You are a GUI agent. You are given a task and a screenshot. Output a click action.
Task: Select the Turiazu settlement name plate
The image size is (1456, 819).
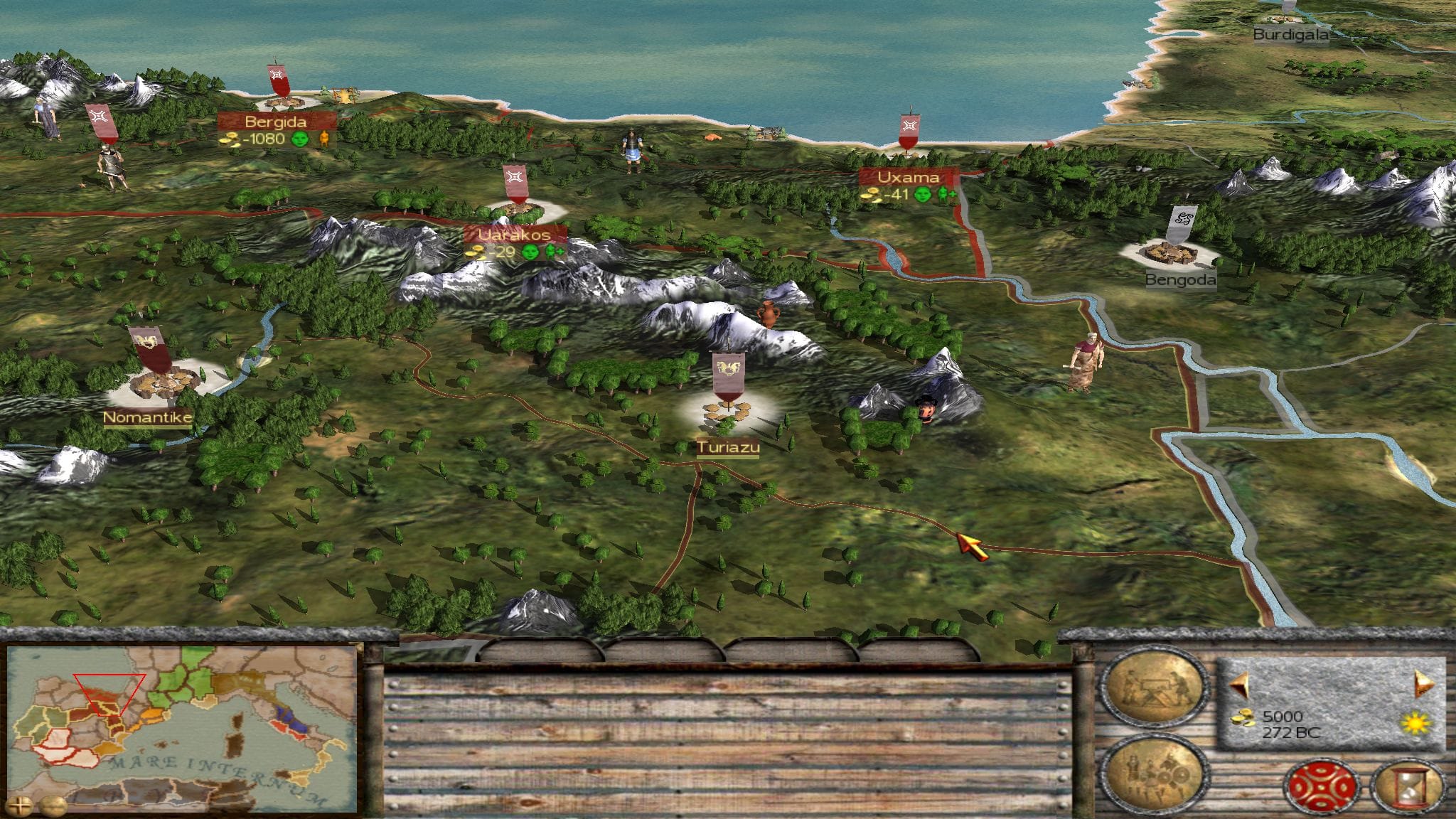click(727, 447)
